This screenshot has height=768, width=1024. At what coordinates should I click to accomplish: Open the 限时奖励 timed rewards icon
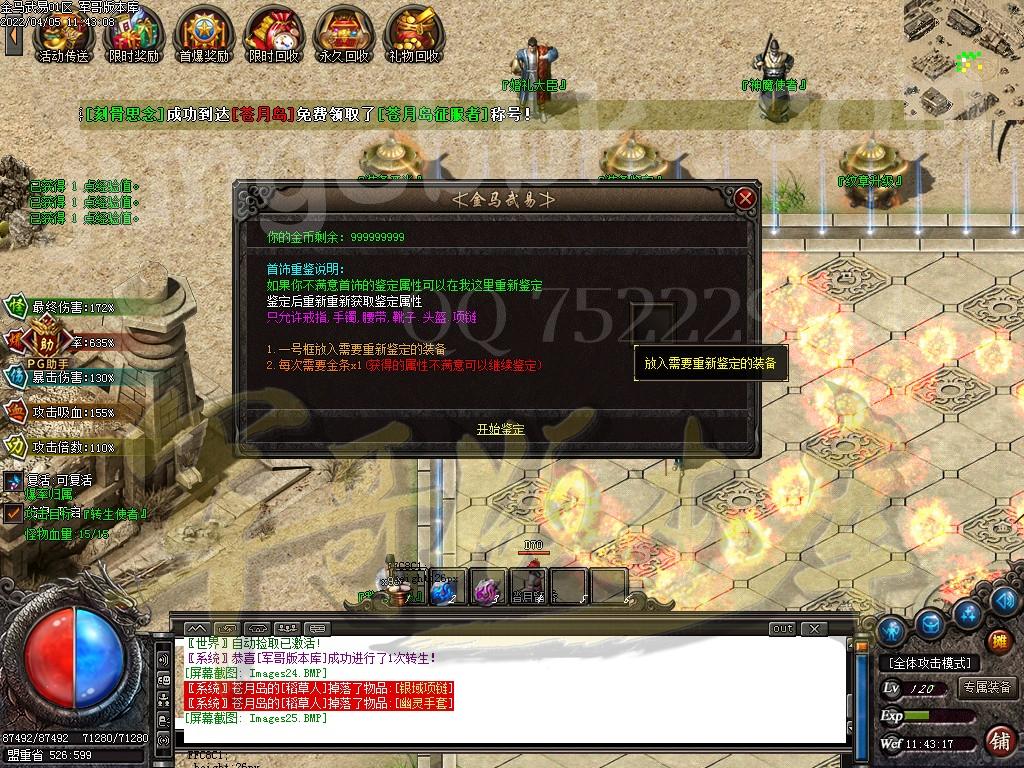click(133, 37)
